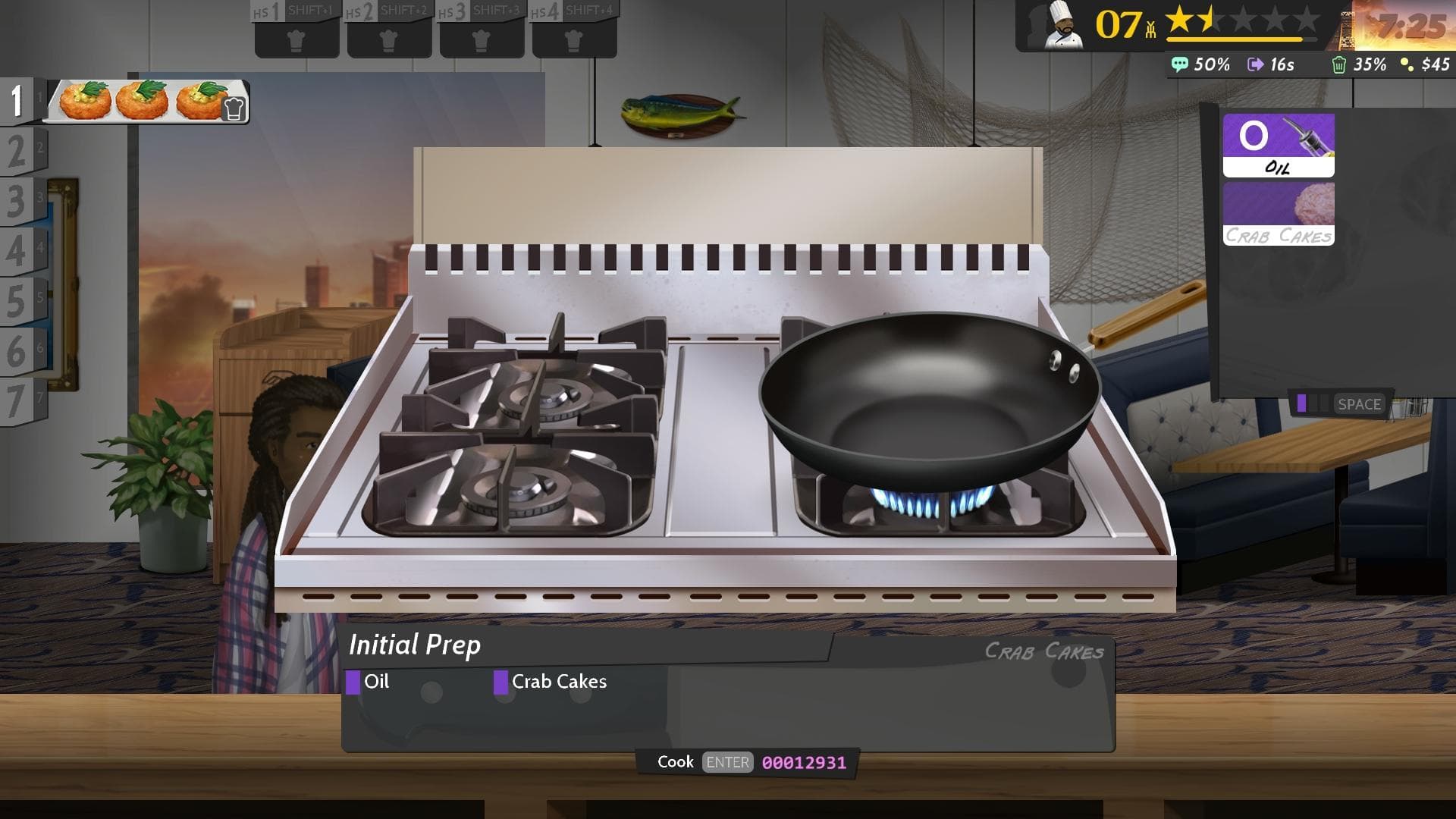Open holding station HS2
The width and height of the screenshot is (1456, 819).
(388, 38)
